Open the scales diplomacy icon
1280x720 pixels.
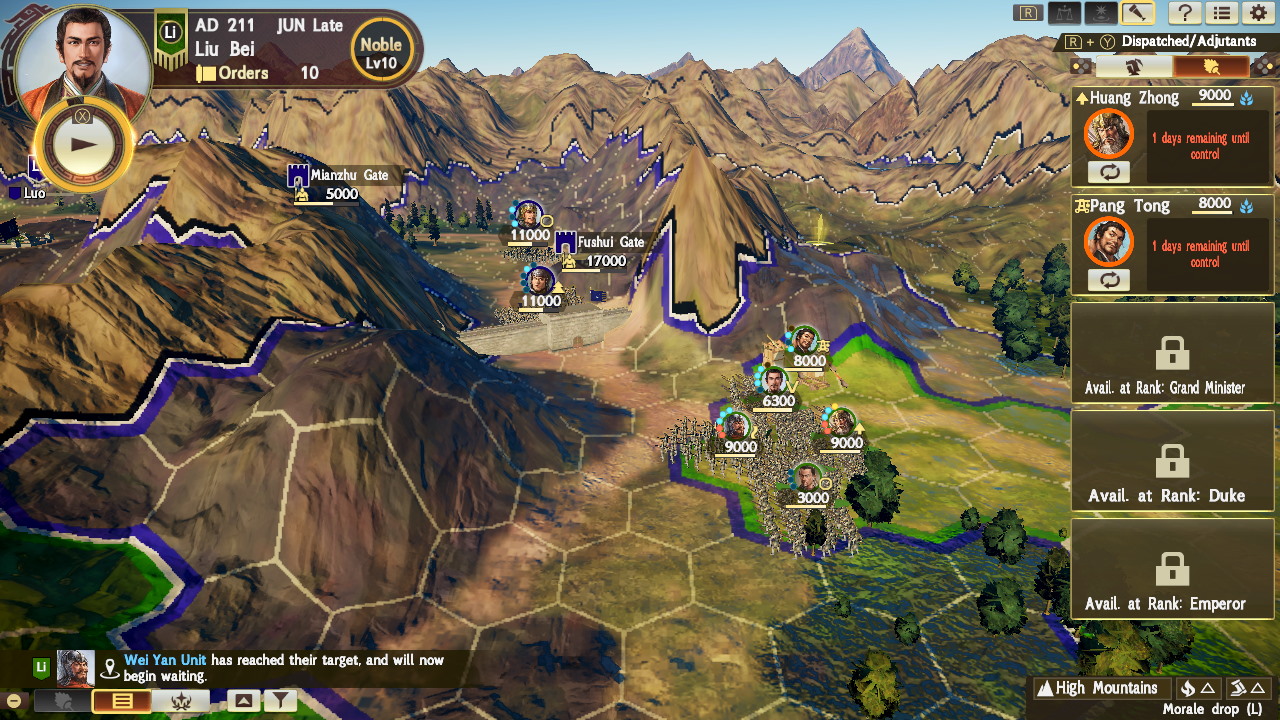[x=1065, y=14]
